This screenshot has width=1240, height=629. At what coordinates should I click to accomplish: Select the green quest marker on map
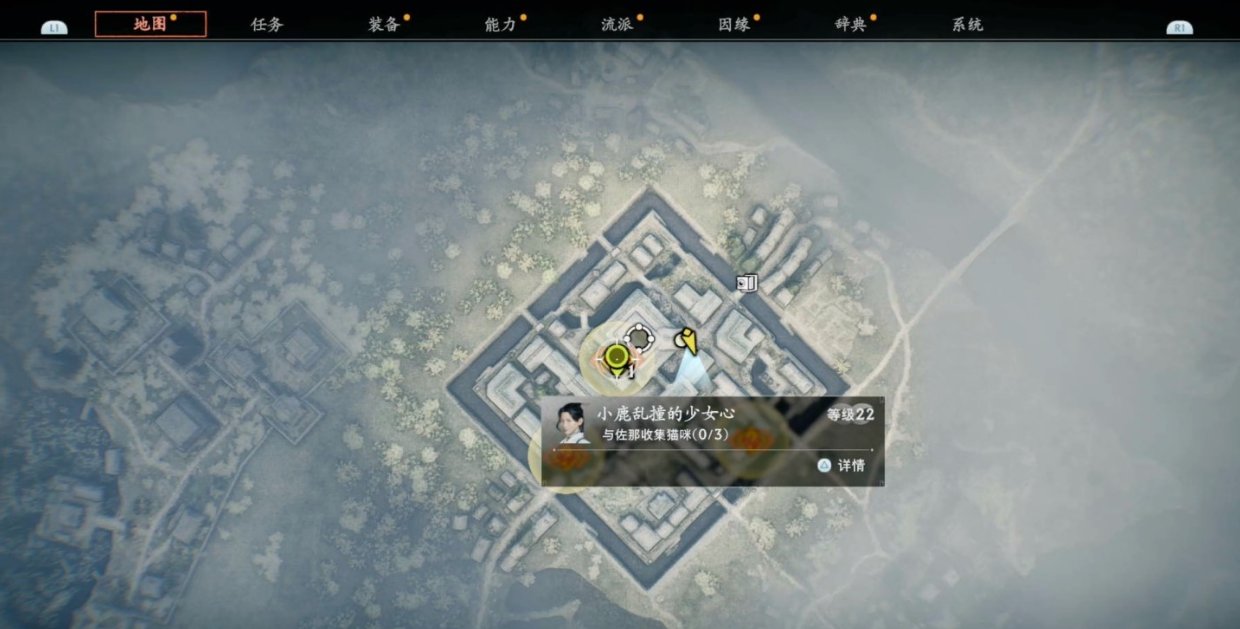(617, 357)
